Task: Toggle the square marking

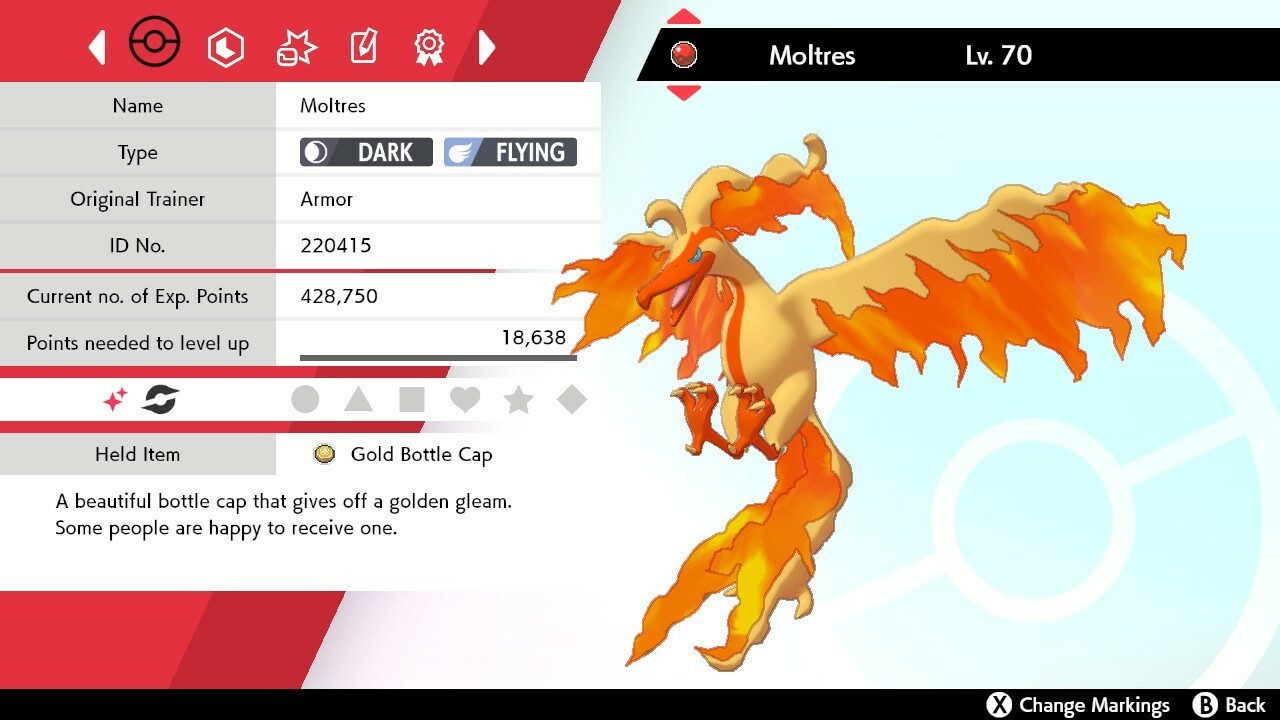Action: (412, 400)
